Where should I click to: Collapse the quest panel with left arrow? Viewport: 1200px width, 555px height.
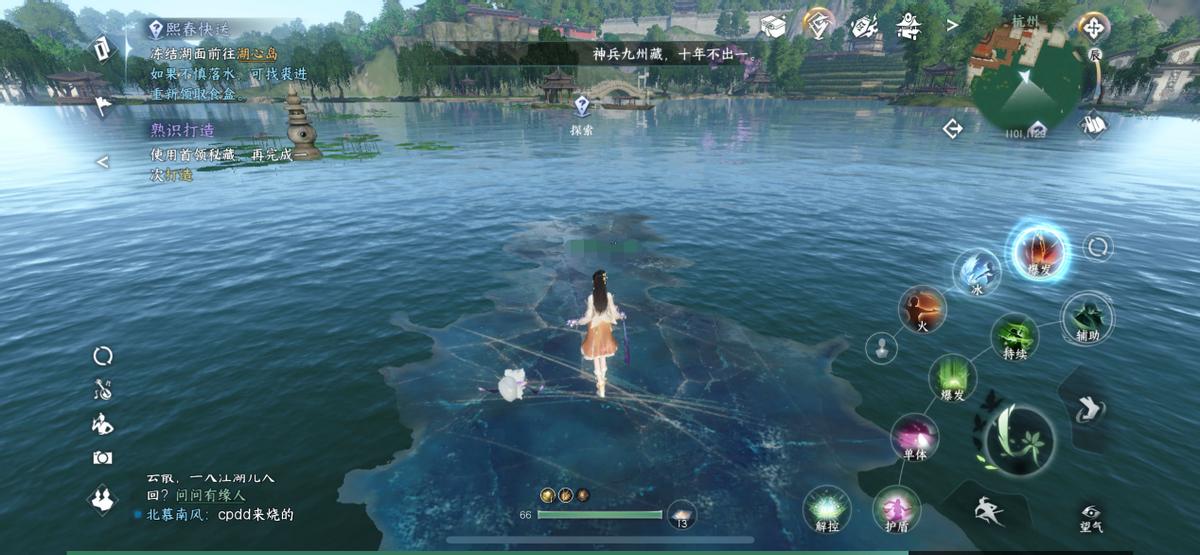[x=102, y=161]
